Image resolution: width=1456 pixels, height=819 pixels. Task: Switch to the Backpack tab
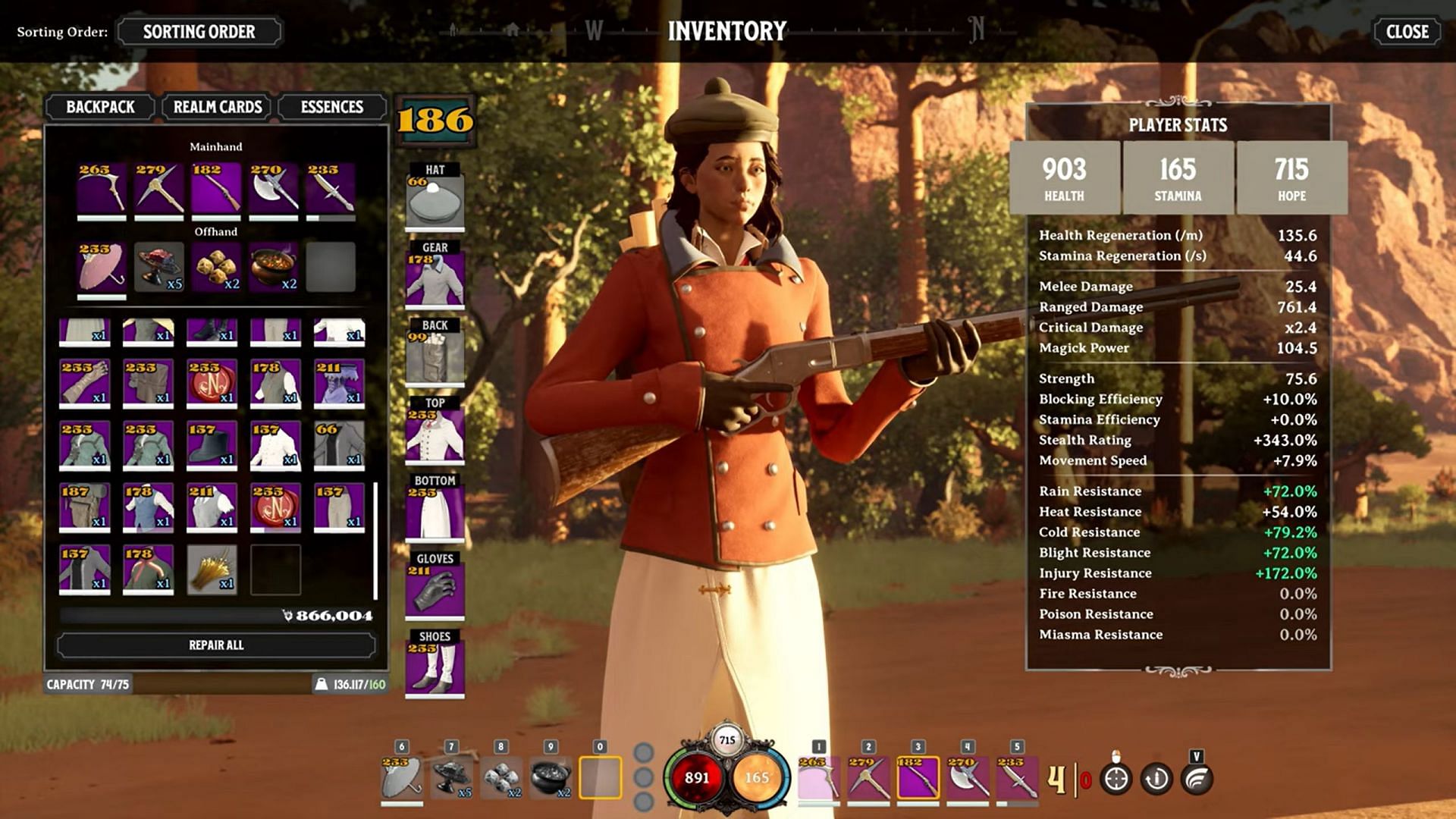pos(100,107)
